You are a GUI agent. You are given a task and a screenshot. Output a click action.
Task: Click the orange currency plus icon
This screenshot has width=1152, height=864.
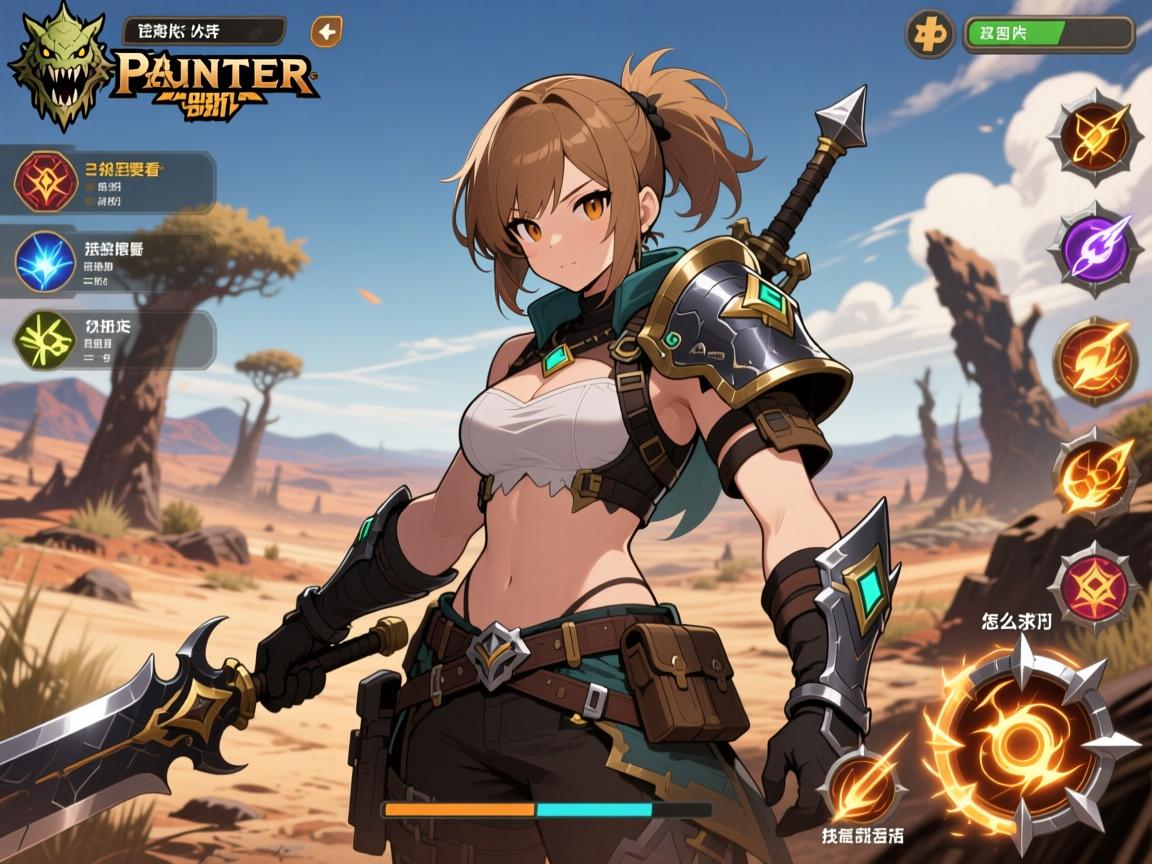[930, 34]
